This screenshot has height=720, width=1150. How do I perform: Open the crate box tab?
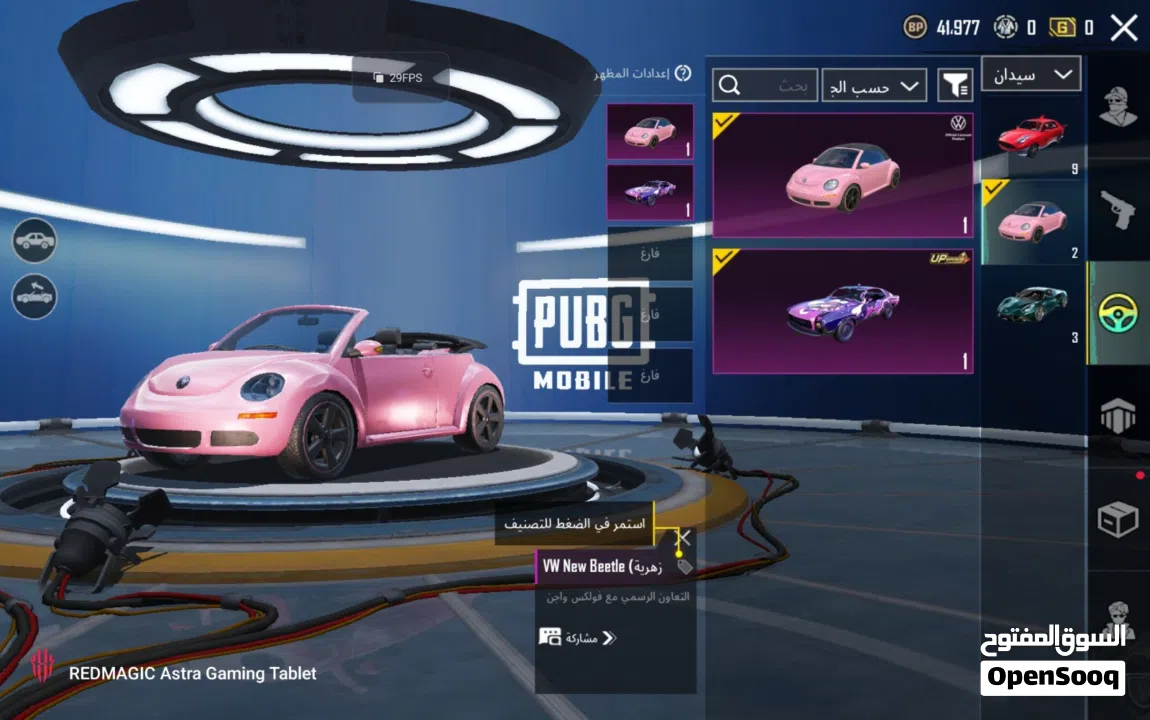1118,520
